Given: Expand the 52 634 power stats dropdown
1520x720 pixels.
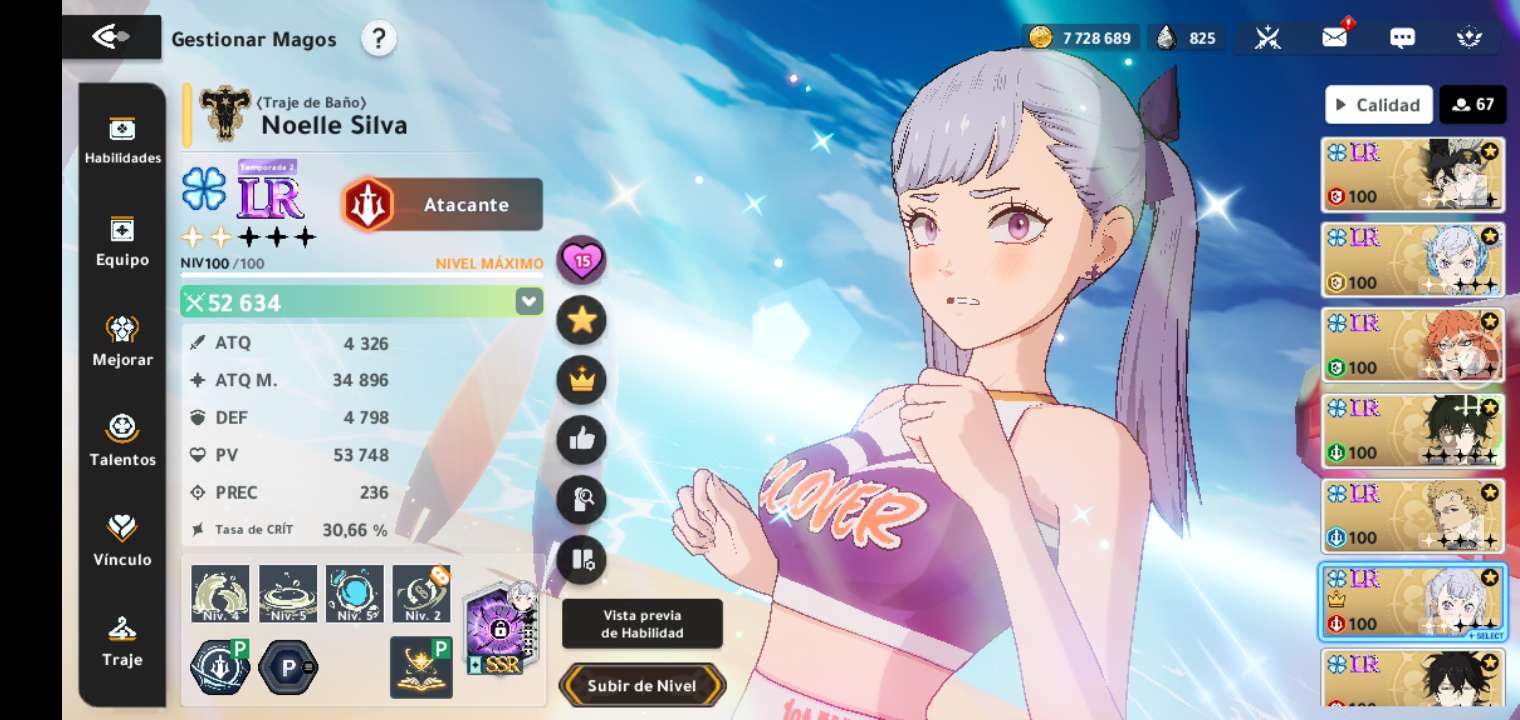Looking at the screenshot, I should click(529, 302).
